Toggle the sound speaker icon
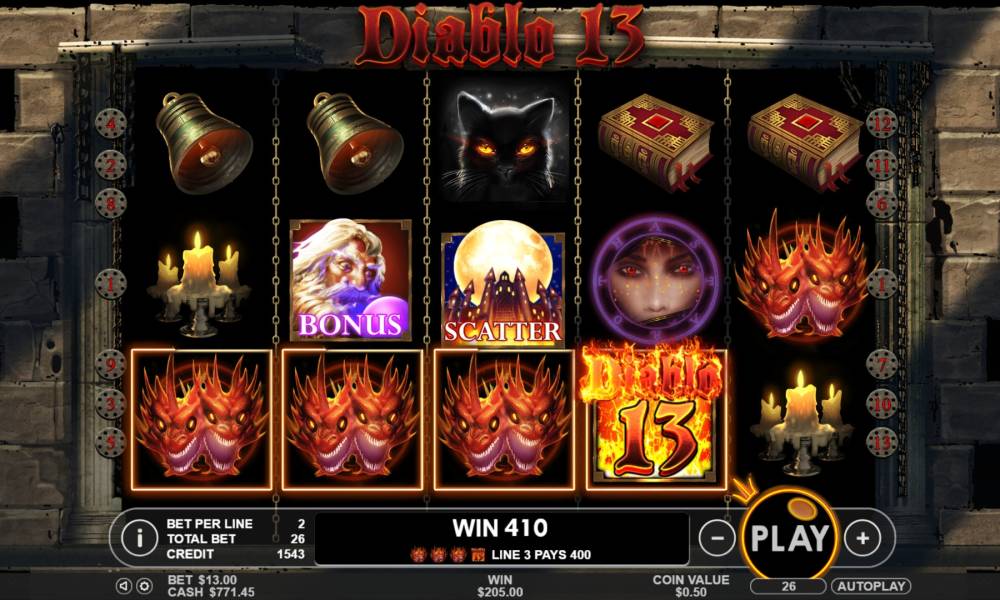This screenshot has width=1000, height=600. pos(125,586)
